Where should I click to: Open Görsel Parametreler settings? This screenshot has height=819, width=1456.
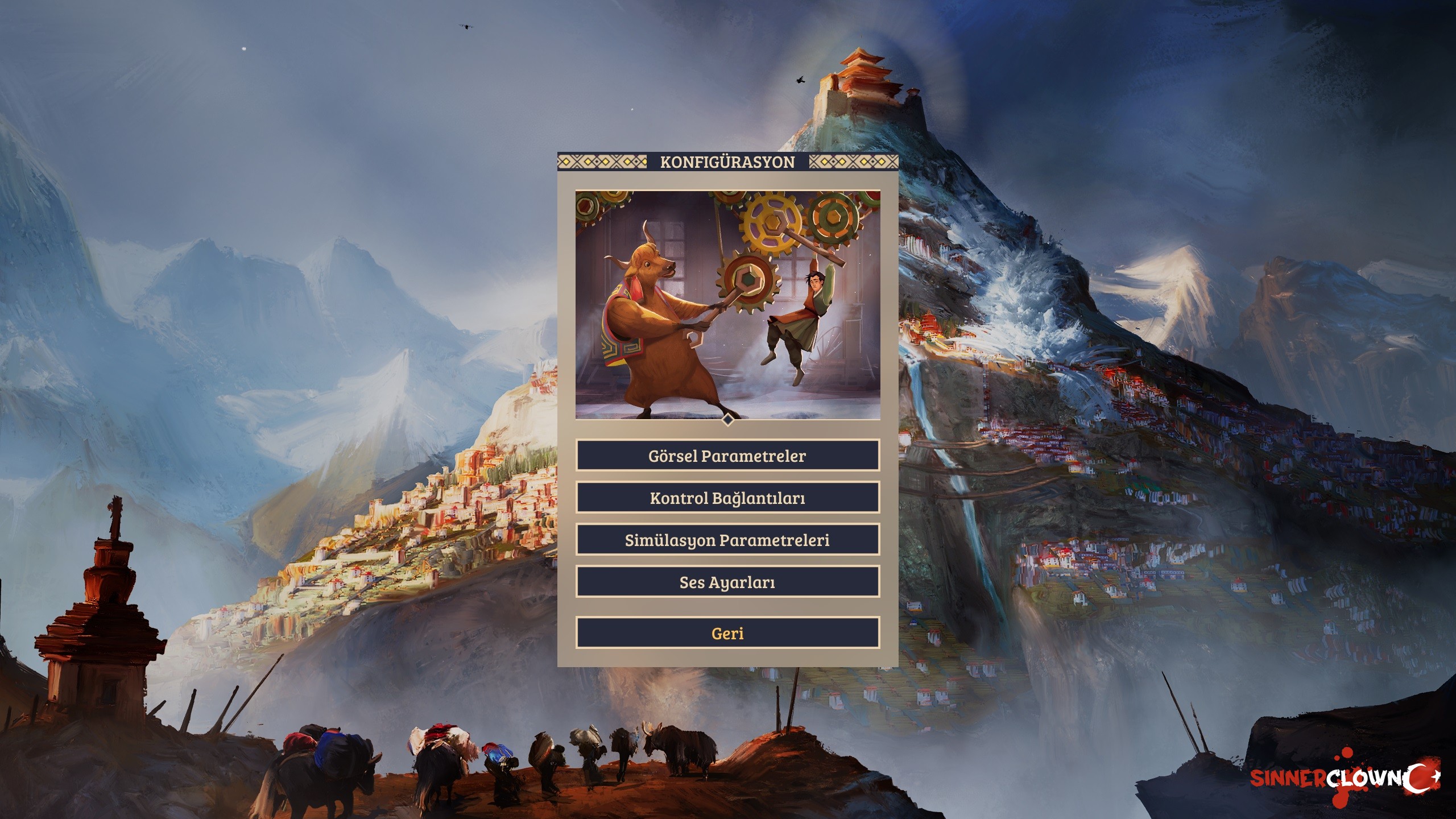727,455
